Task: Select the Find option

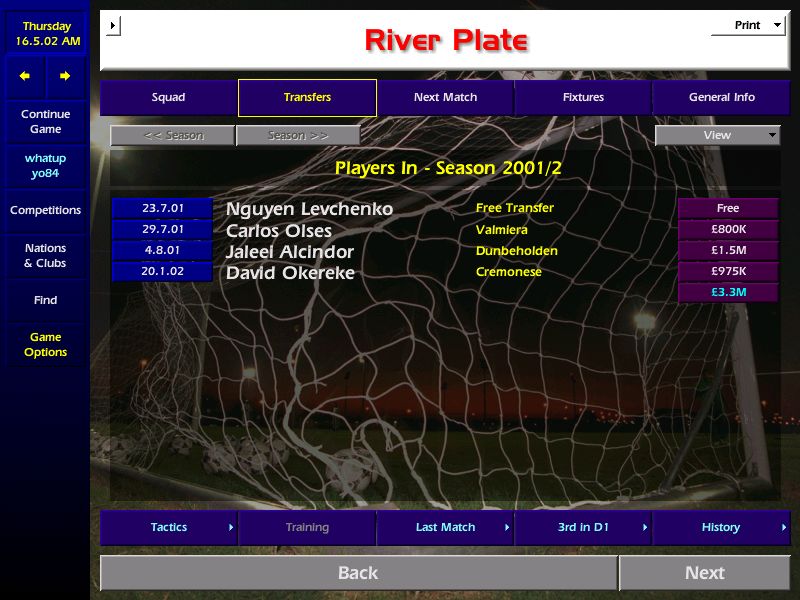Action: (x=45, y=300)
